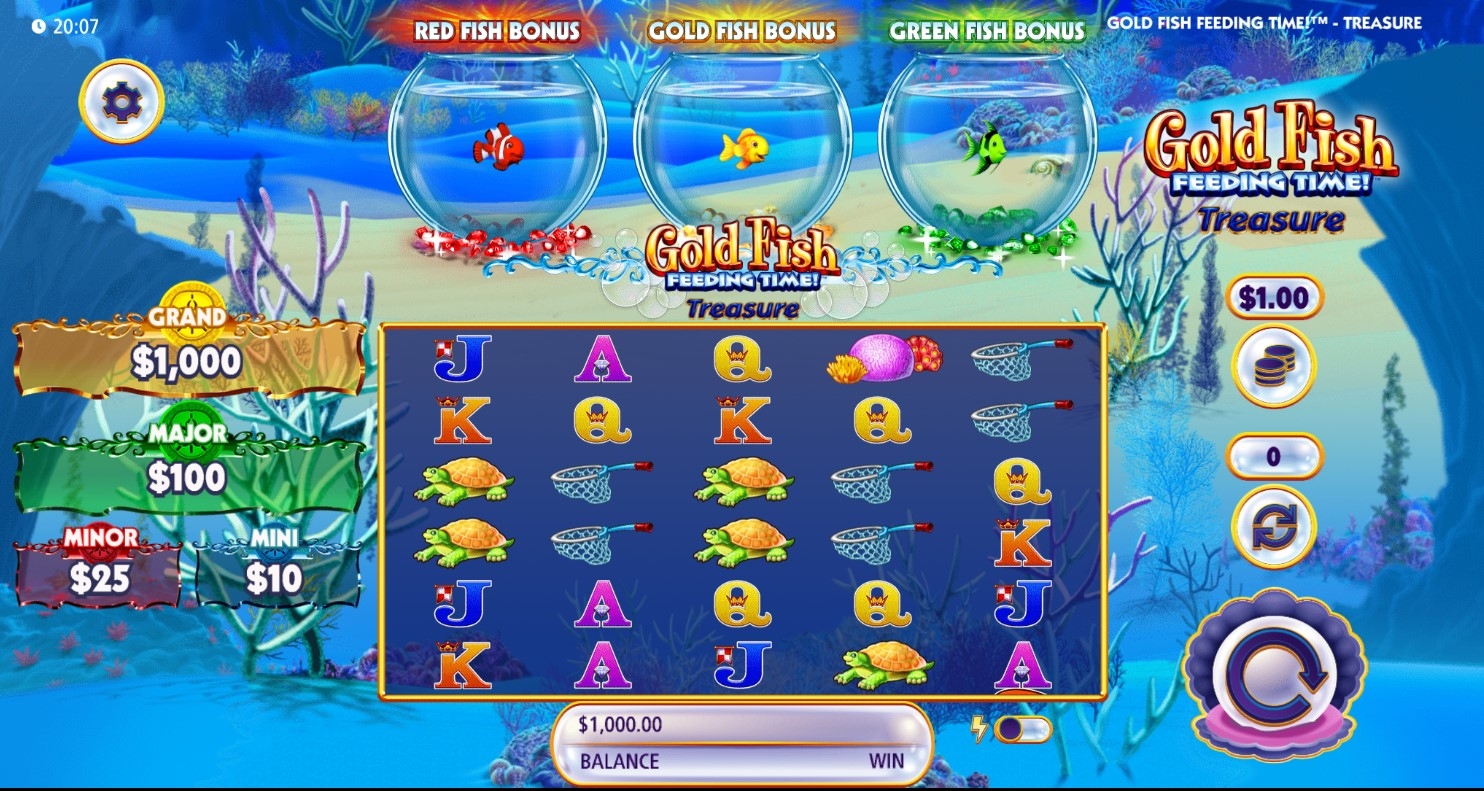Toggle the lightning quick spin switch
The height and width of the screenshot is (791, 1484).
pyautogui.click(x=1022, y=729)
